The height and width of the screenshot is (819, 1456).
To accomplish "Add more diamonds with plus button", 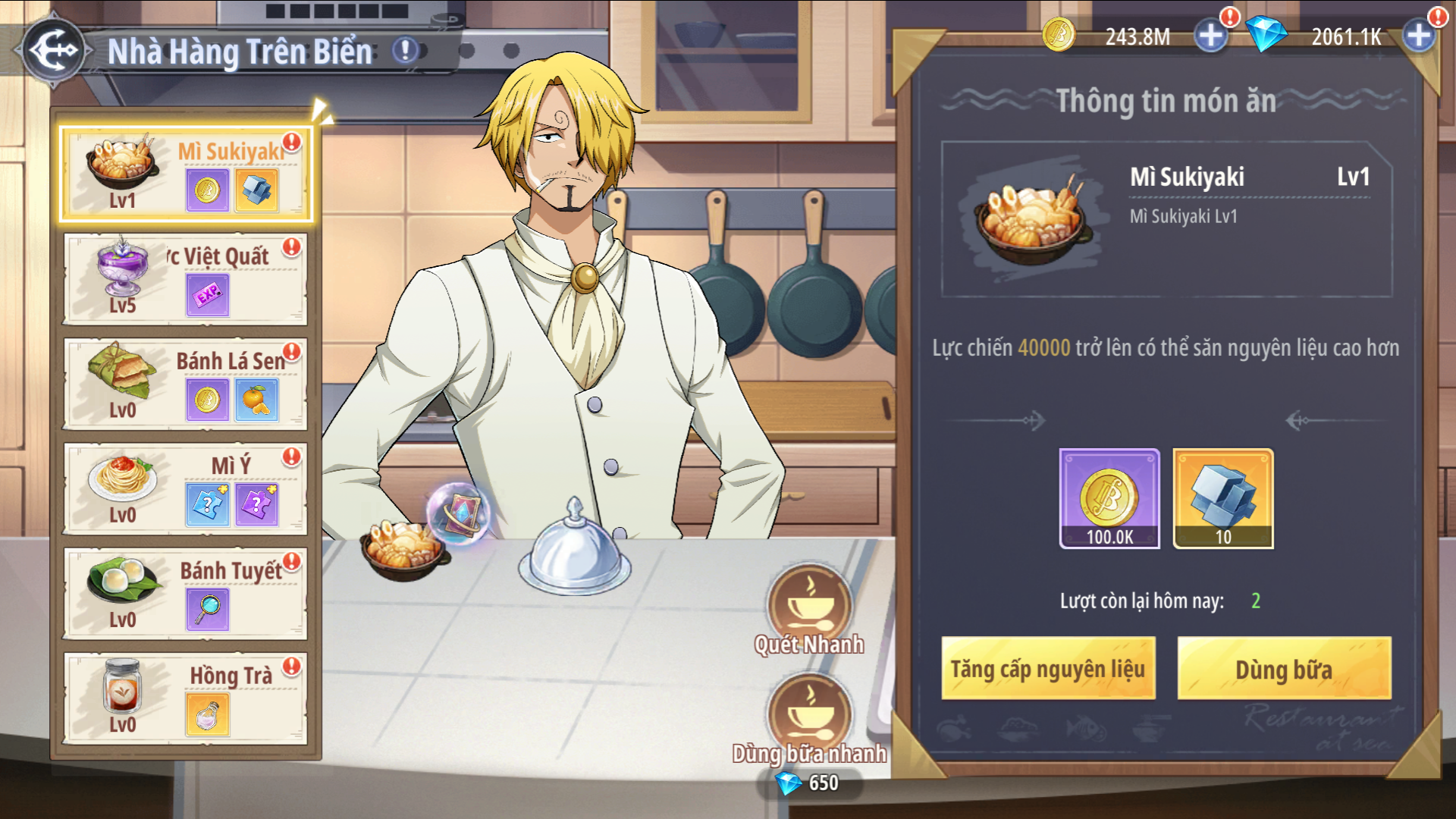I will click(x=1418, y=36).
